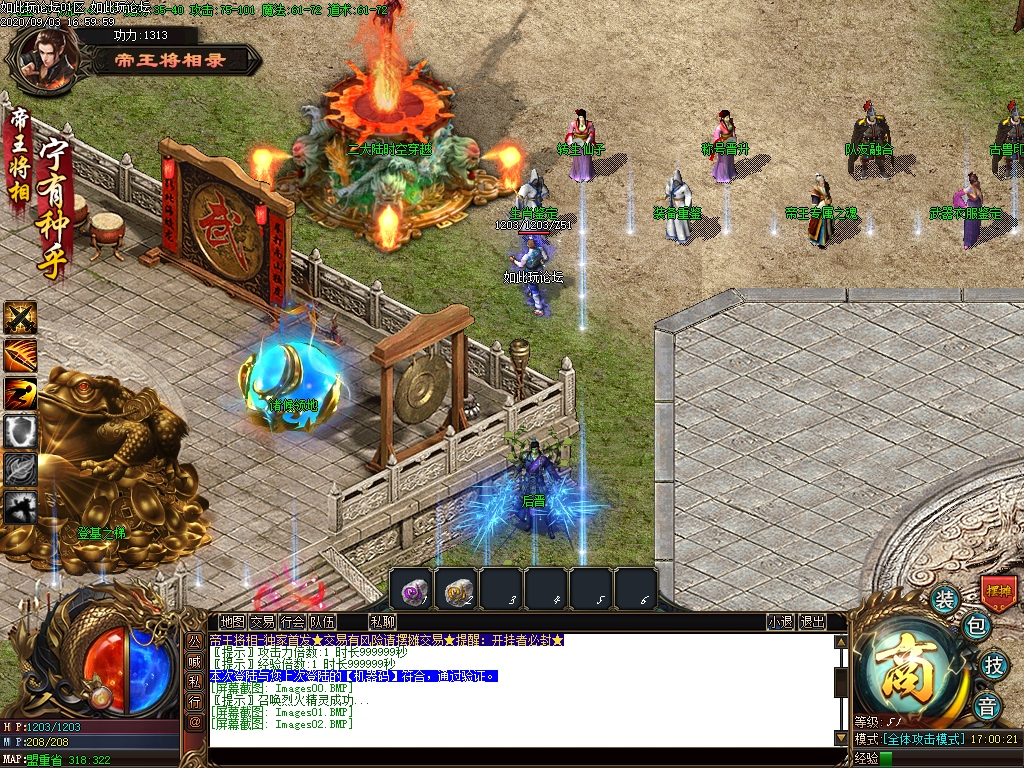
Task: Open the 技 skills panel
Action: [993, 665]
